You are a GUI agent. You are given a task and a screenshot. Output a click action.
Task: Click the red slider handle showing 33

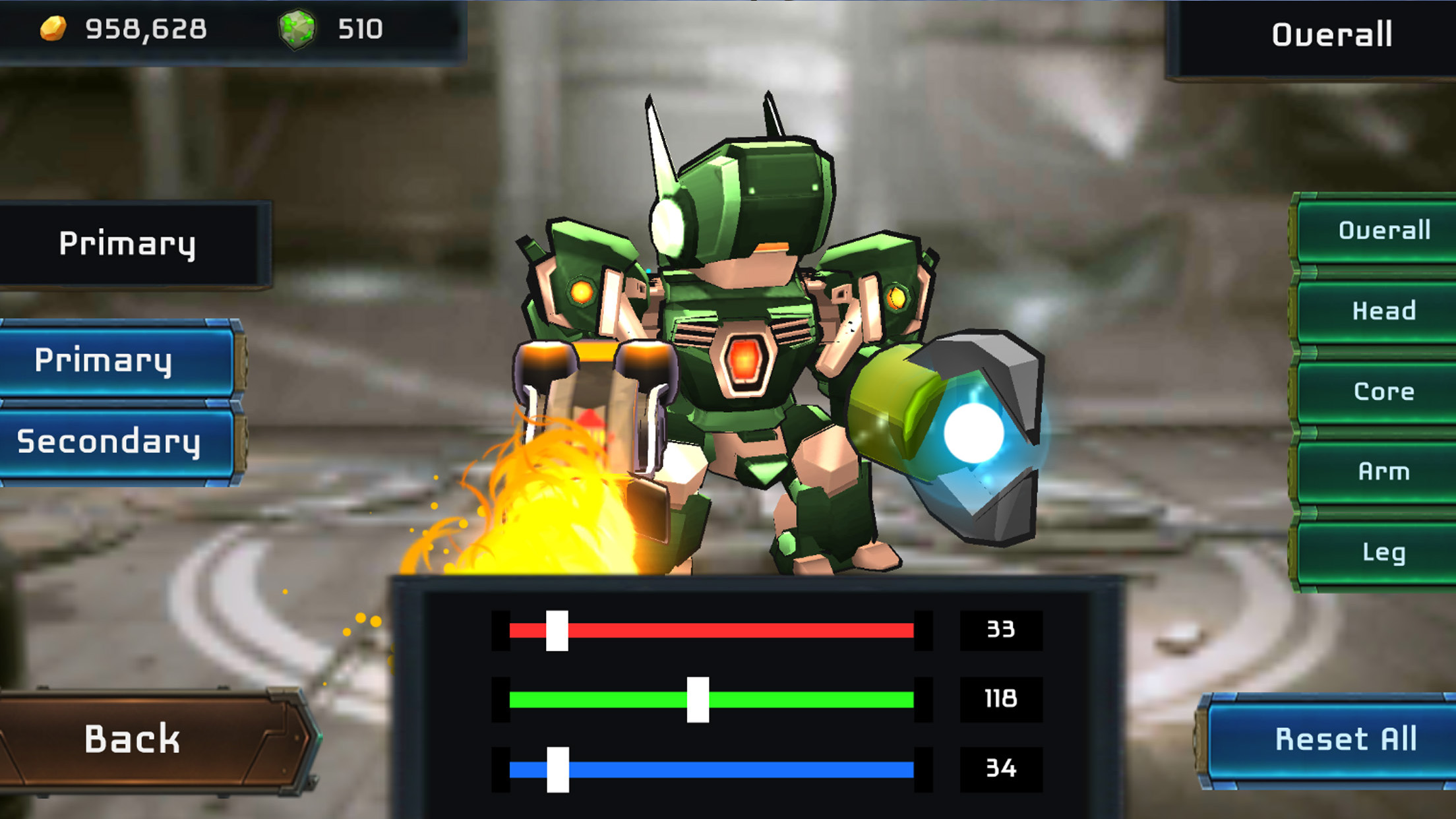[557, 631]
